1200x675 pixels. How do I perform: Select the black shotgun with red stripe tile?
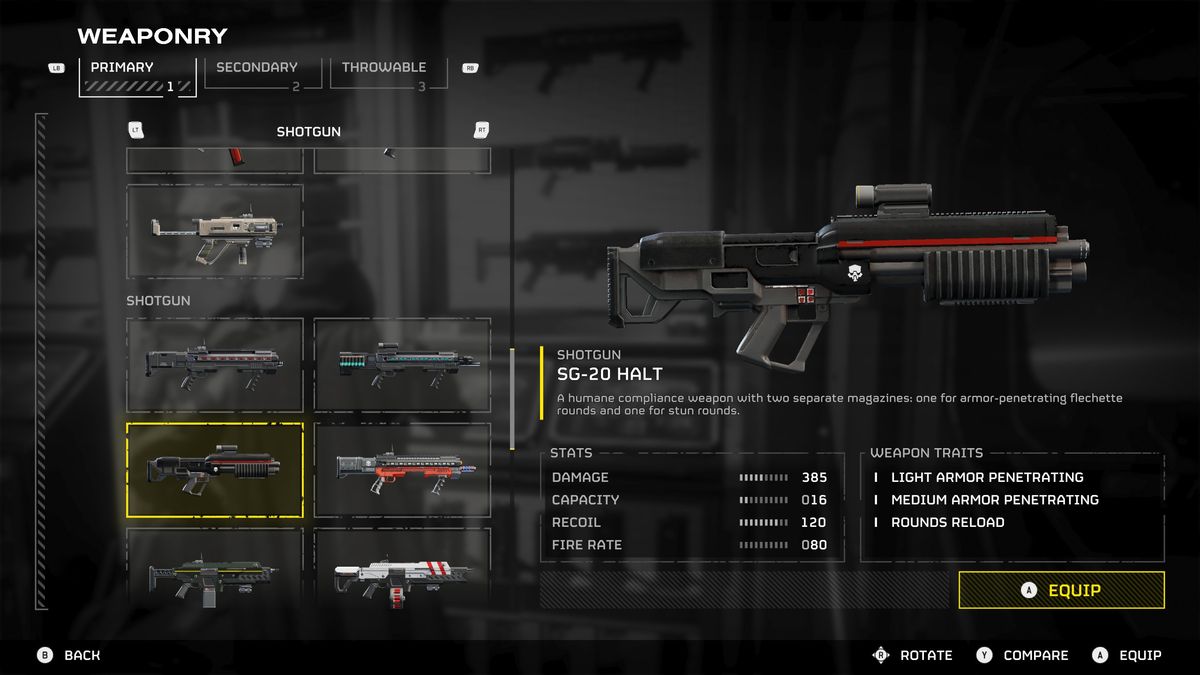pyautogui.click(x=214, y=364)
